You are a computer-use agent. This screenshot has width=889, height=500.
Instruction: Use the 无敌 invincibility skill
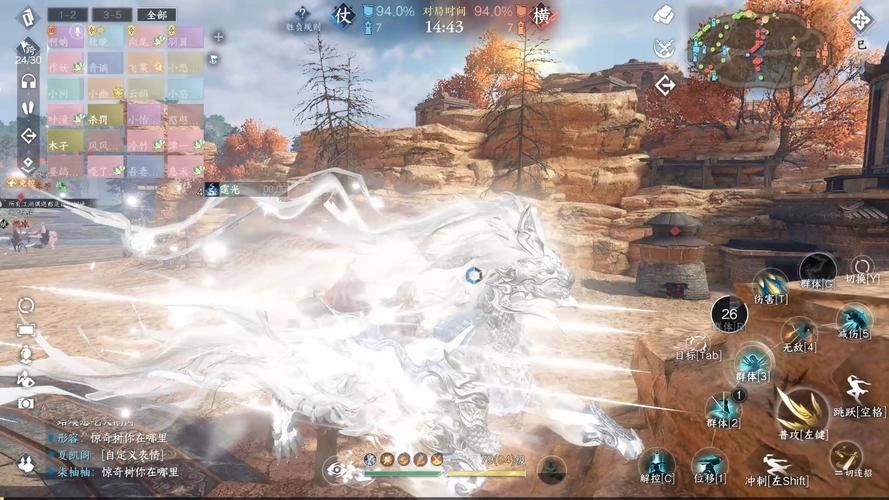tap(798, 334)
